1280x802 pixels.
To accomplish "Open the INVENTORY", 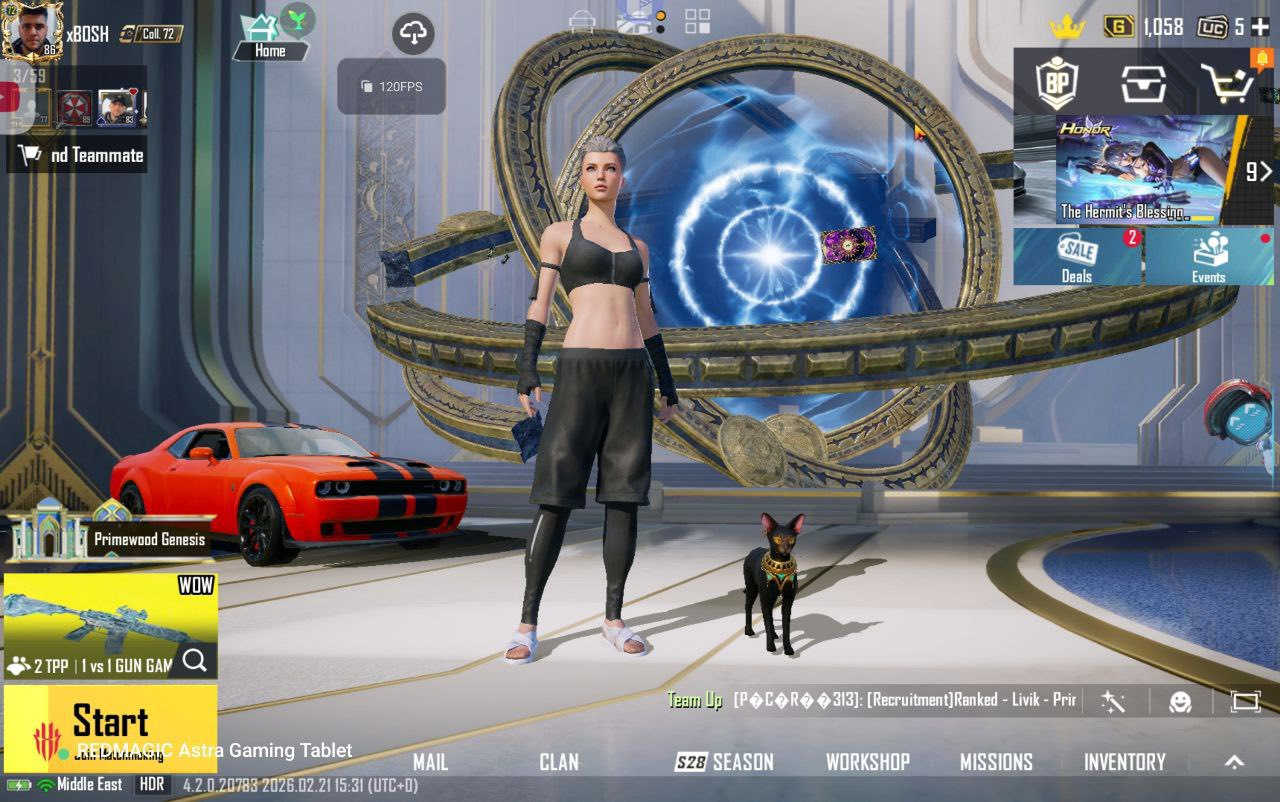I will [x=1125, y=762].
